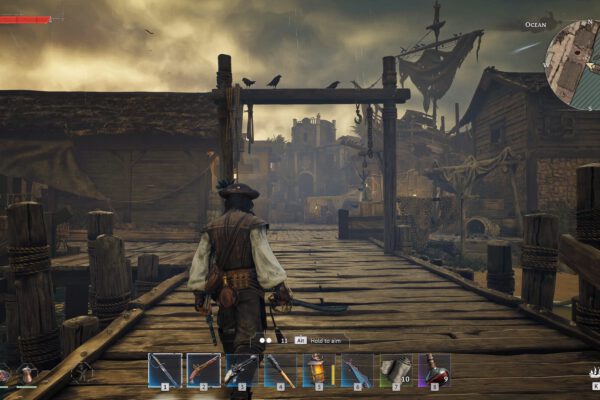The width and height of the screenshot is (600, 400).
Task: Use the bandage stack in slot 7
Action: pos(395,369)
